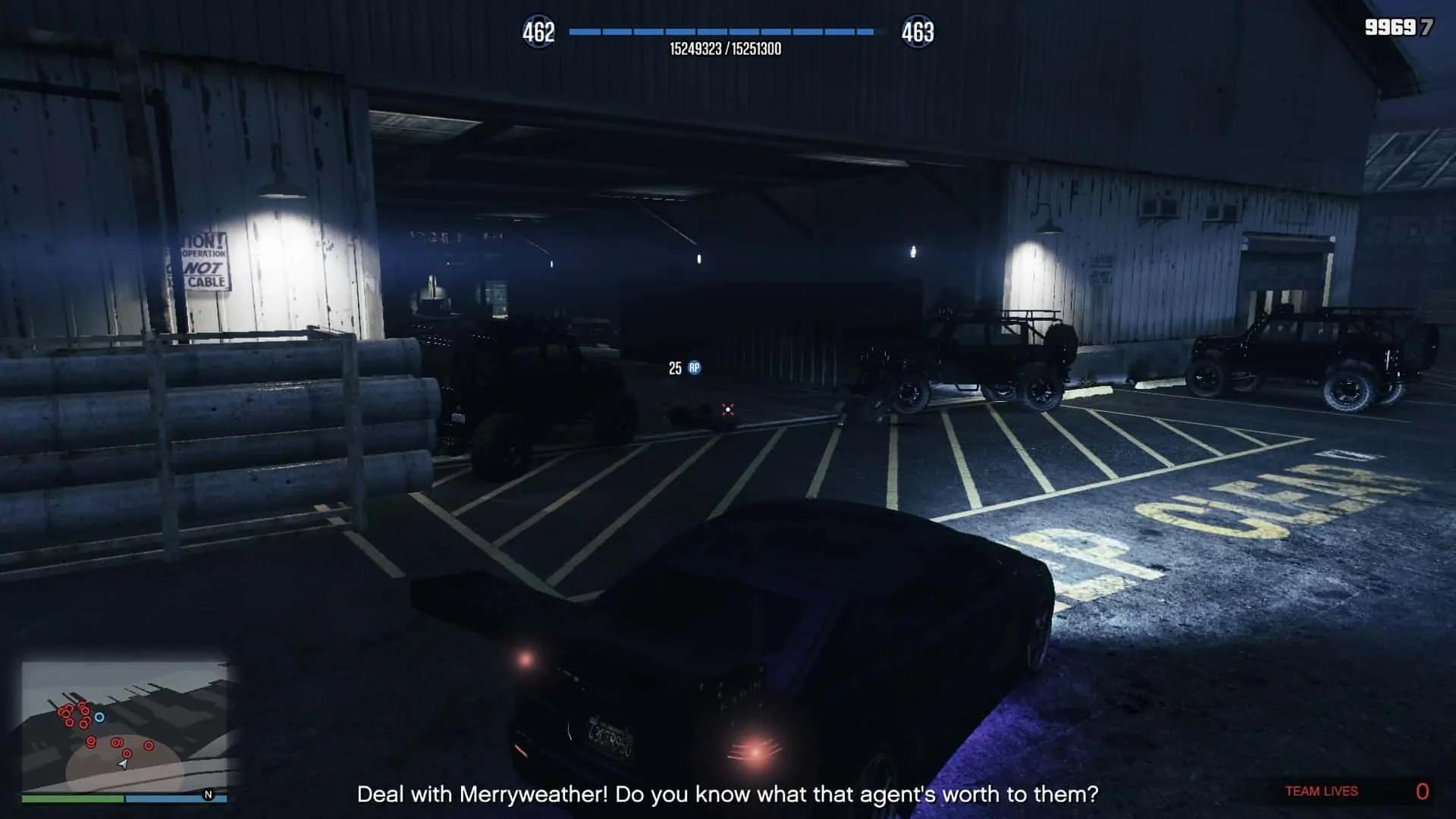Click the N compass marker on the minimap
The image size is (1456, 819).
coord(209,795)
